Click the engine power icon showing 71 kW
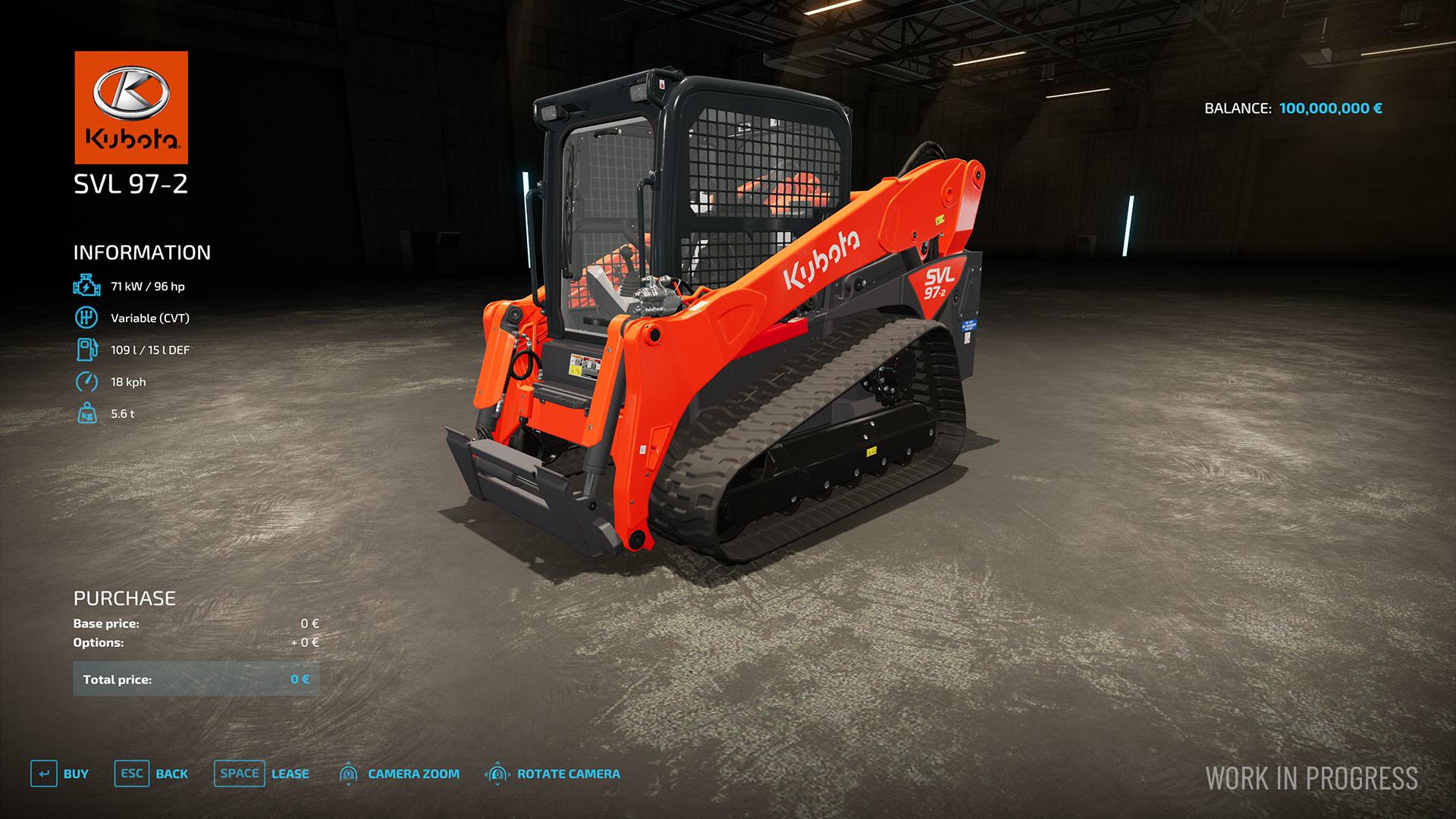 coord(86,286)
